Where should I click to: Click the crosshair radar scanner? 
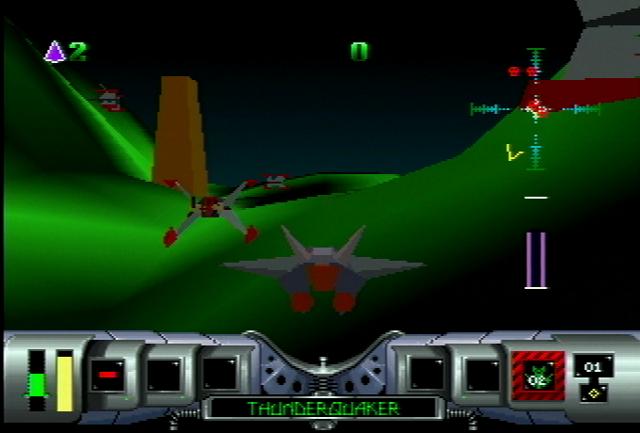pyautogui.click(x=536, y=108)
